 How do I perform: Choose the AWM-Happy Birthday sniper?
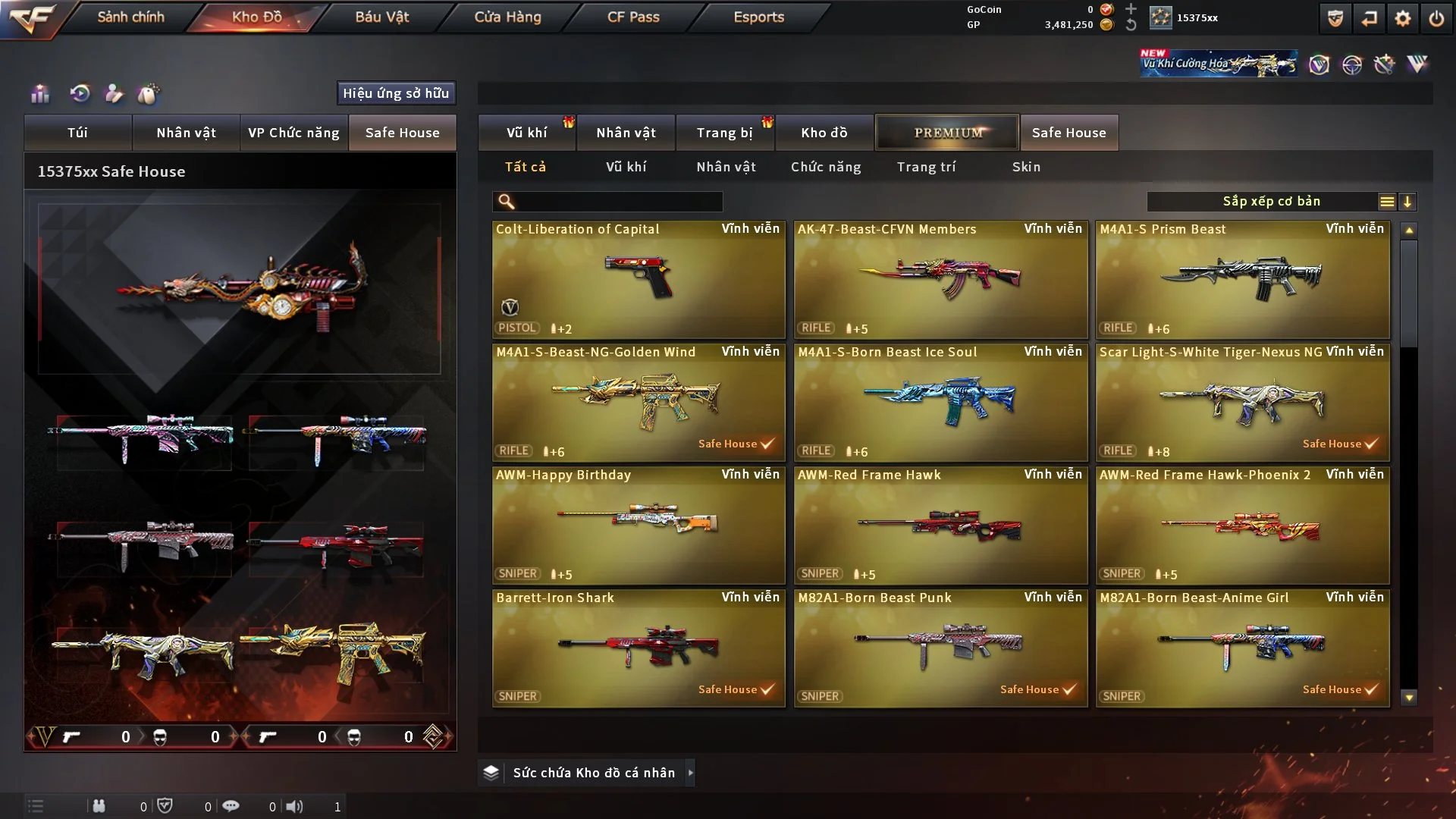[639, 526]
